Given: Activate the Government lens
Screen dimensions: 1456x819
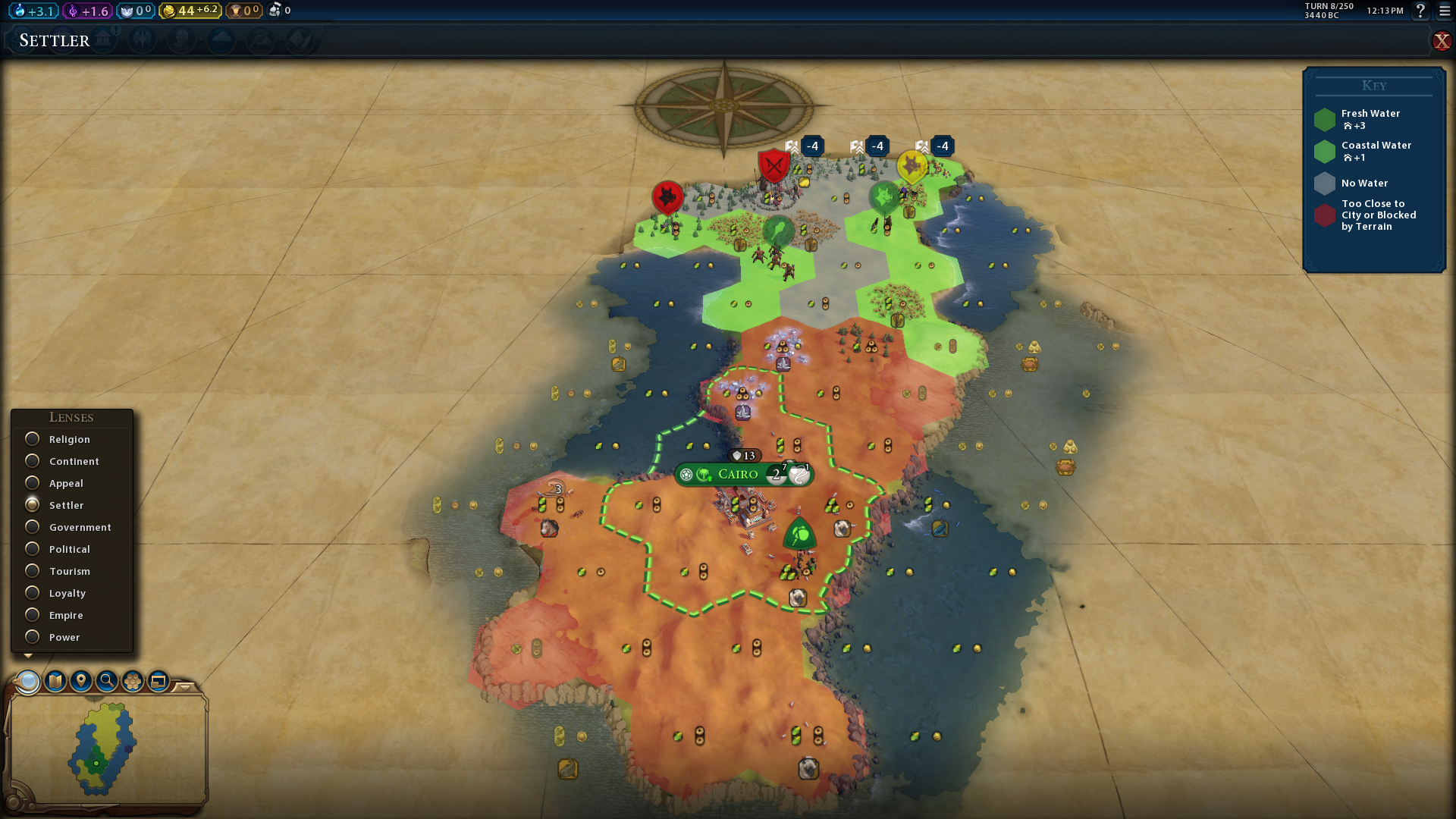Looking at the screenshot, I should pyautogui.click(x=33, y=527).
